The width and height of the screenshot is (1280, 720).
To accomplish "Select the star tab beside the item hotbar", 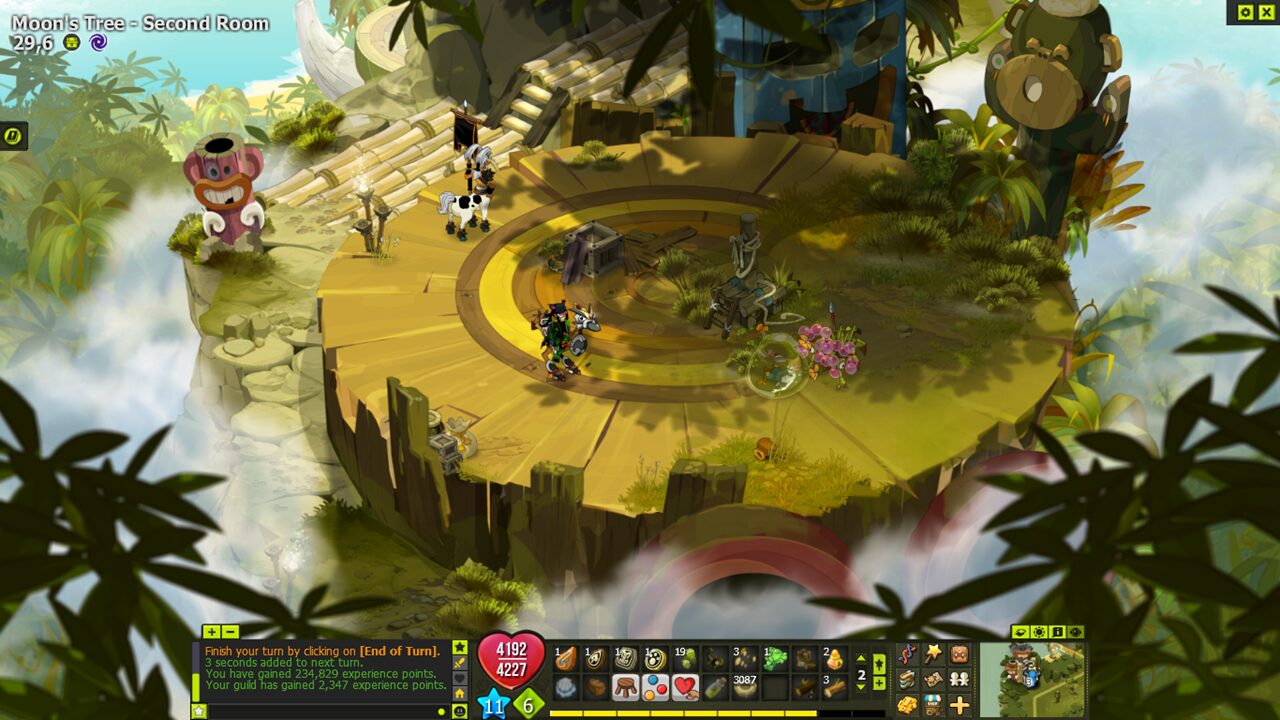I will 879,662.
